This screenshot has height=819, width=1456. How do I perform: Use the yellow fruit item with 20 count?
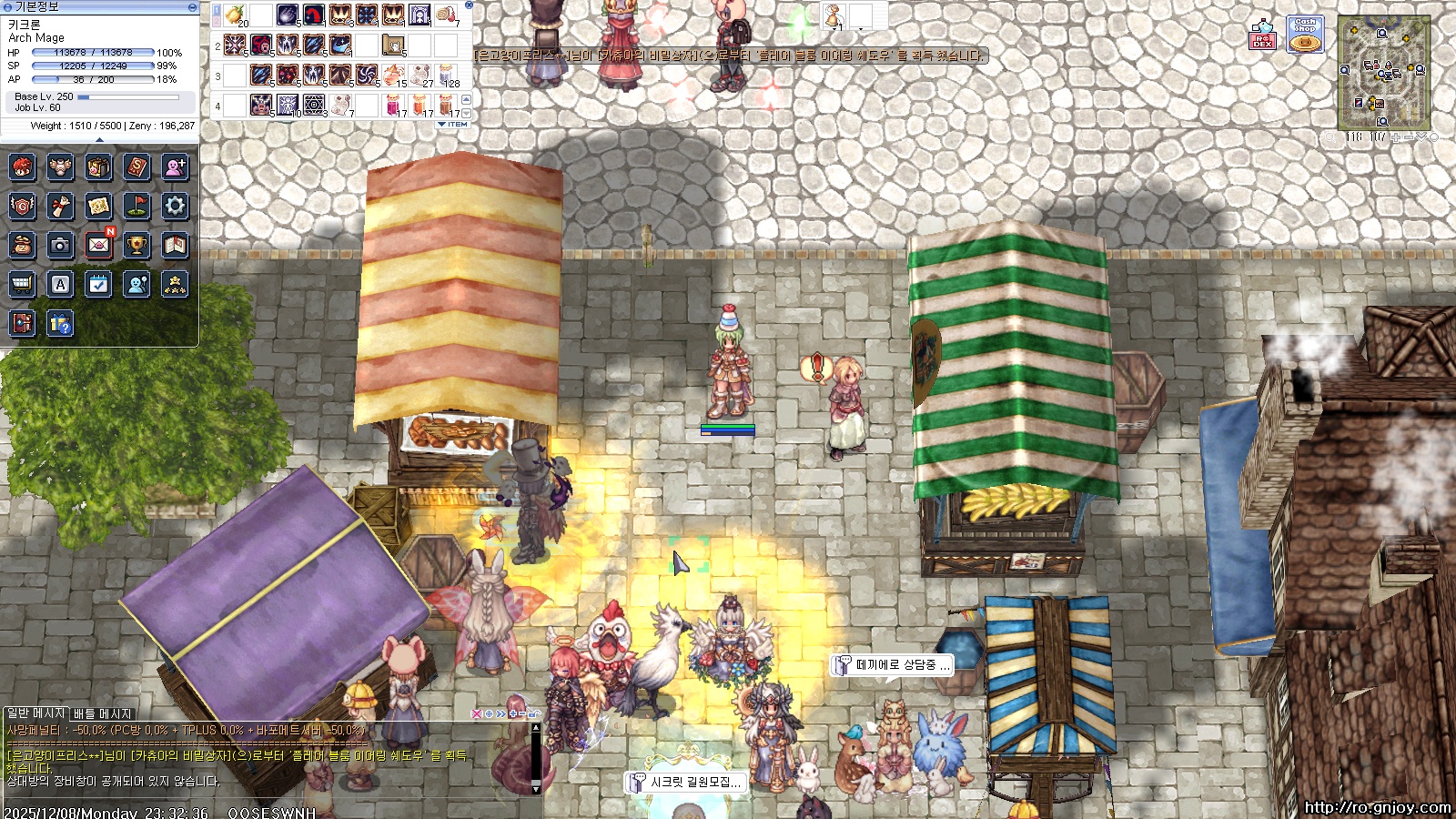click(235, 15)
